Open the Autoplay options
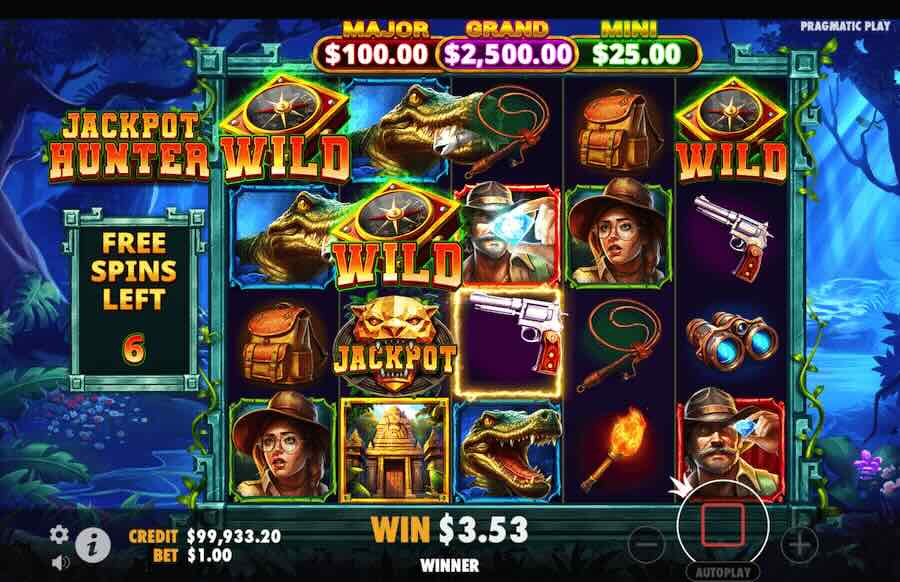 click(x=722, y=573)
